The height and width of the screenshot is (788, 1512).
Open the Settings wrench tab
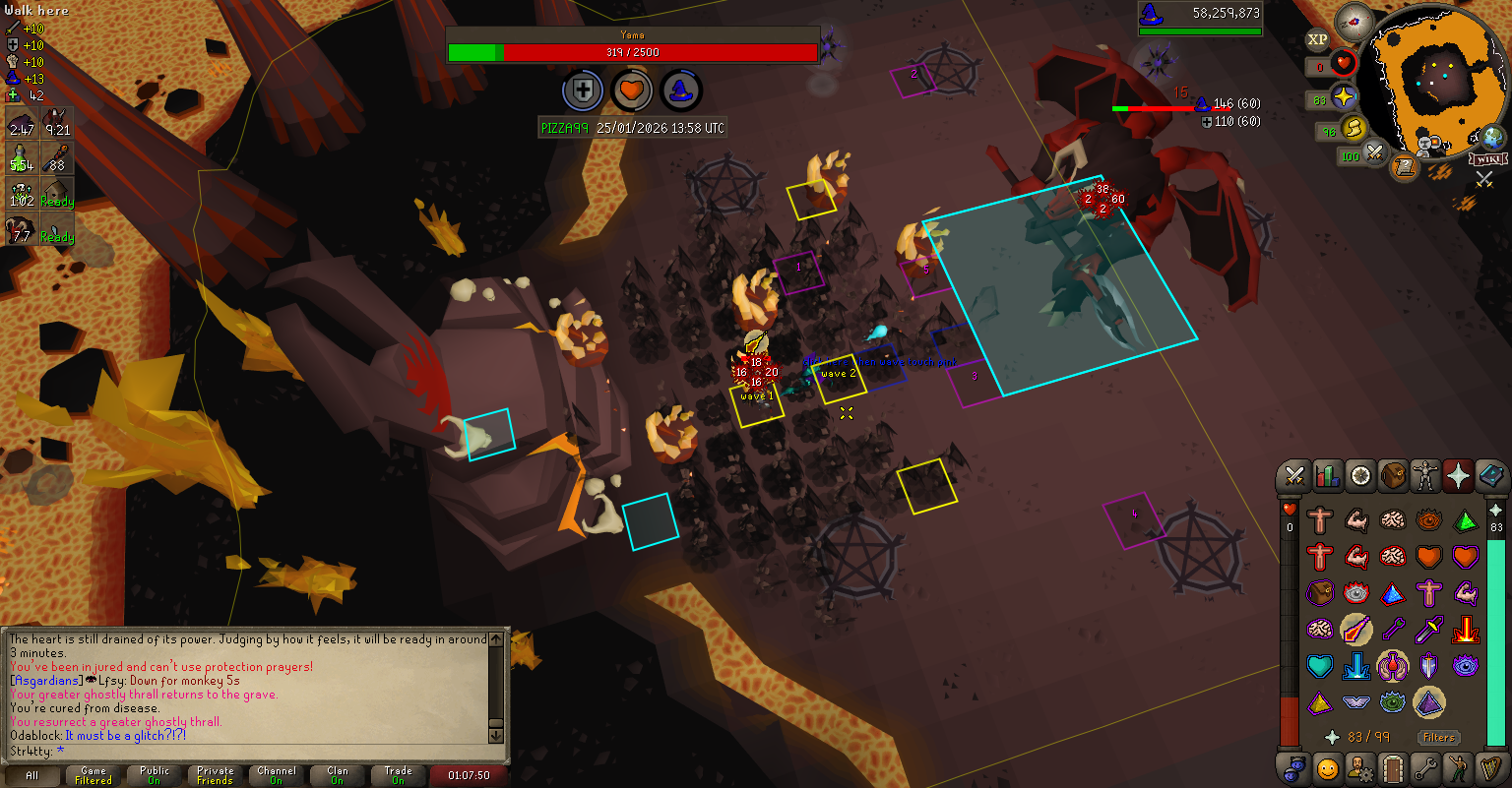(x=1424, y=767)
